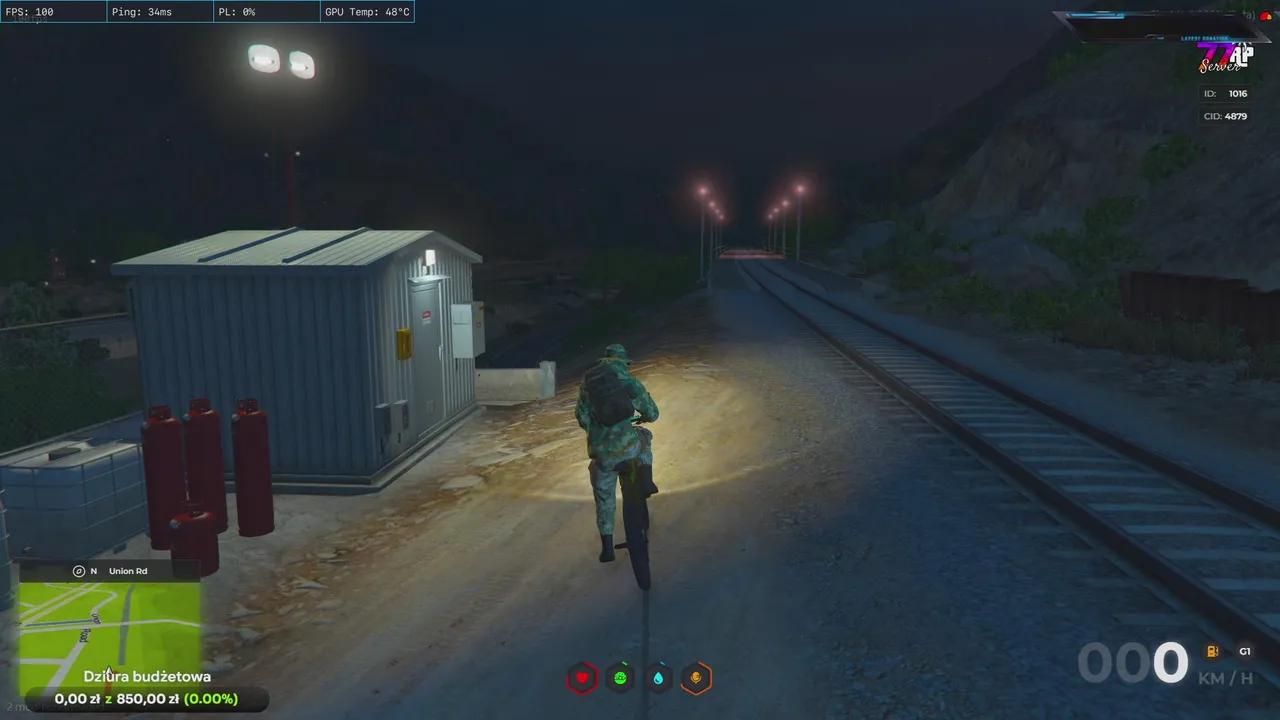This screenshot has width=1280, height=720.
Task: Mute the orange microphone indicator
Action: (x=696, y=678)
